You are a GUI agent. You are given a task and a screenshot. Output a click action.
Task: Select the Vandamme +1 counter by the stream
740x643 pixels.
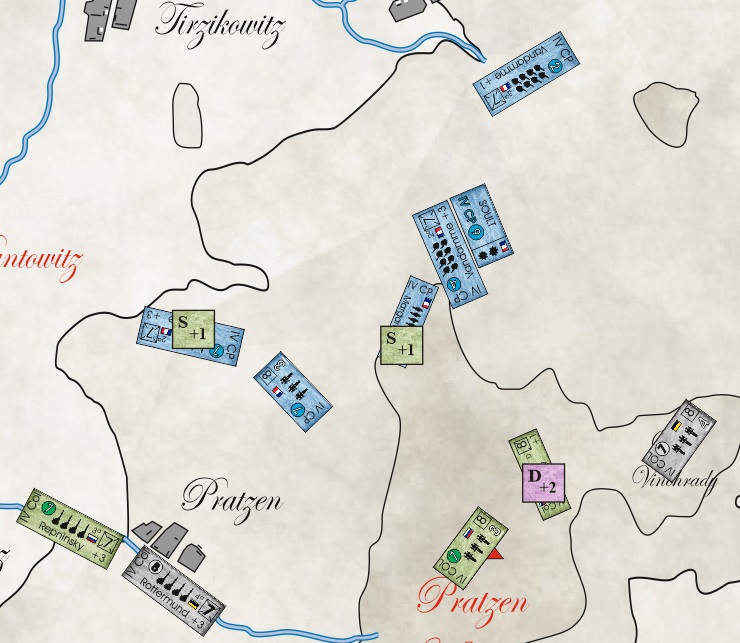coord(526,76)
